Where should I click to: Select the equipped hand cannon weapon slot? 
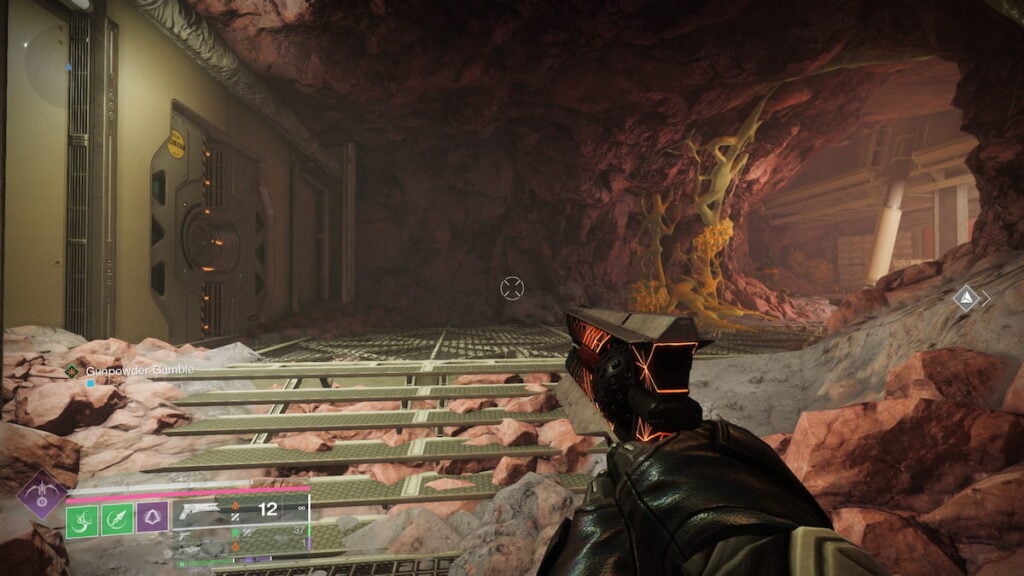(x=240, y=510)
